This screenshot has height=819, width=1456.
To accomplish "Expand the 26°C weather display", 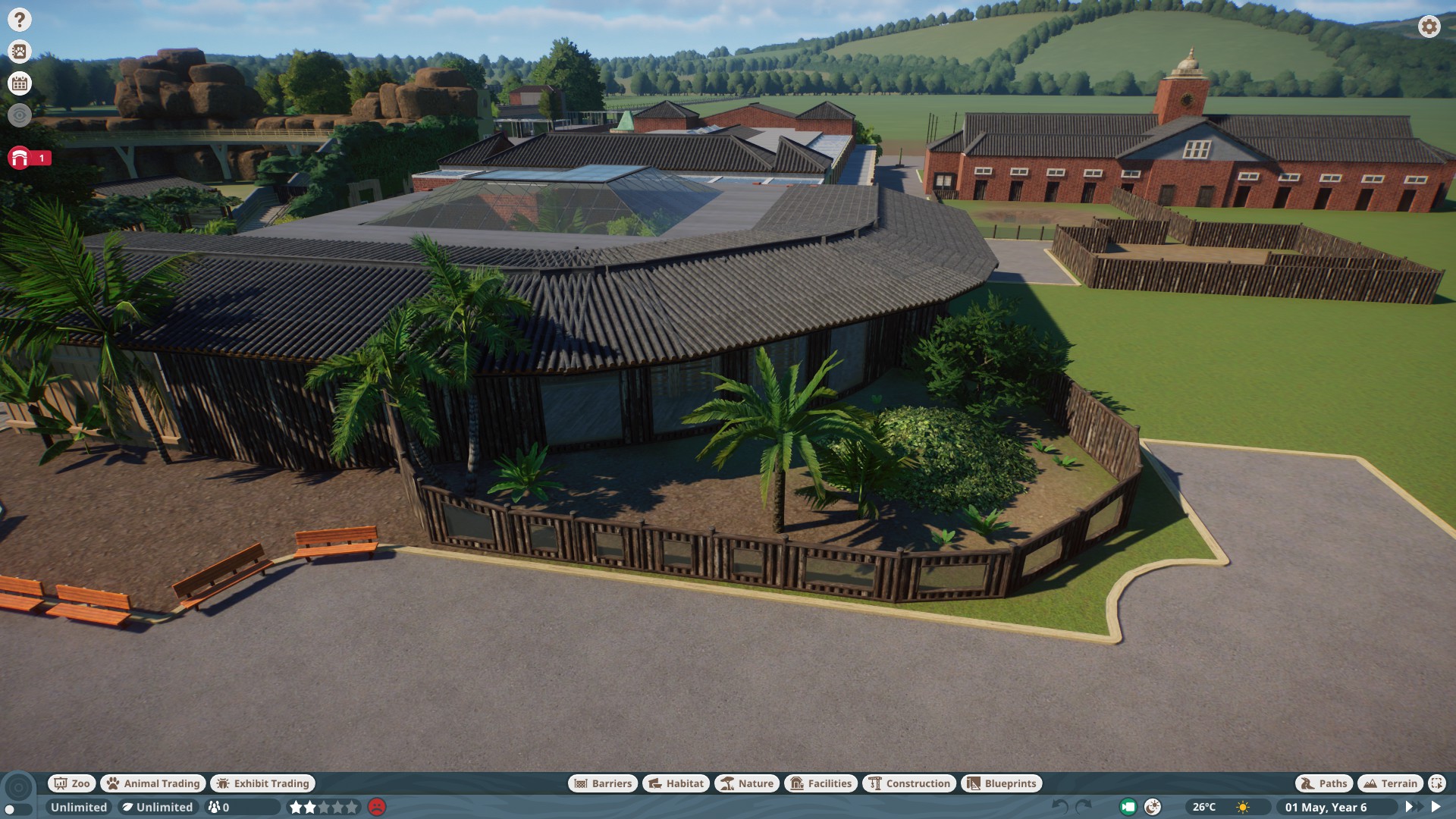I will [1205, 808].
